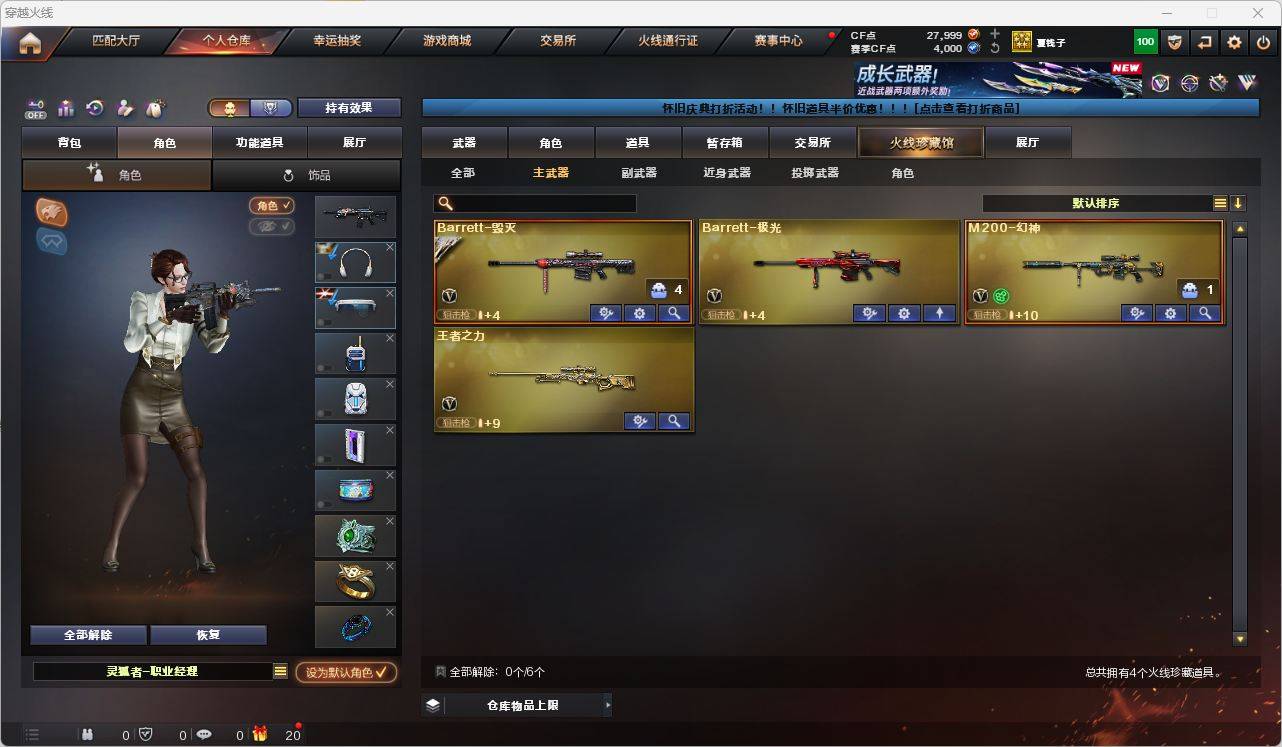Click the down arrow beside the sort menu

pyautogui.click(x=1240, y=202)
